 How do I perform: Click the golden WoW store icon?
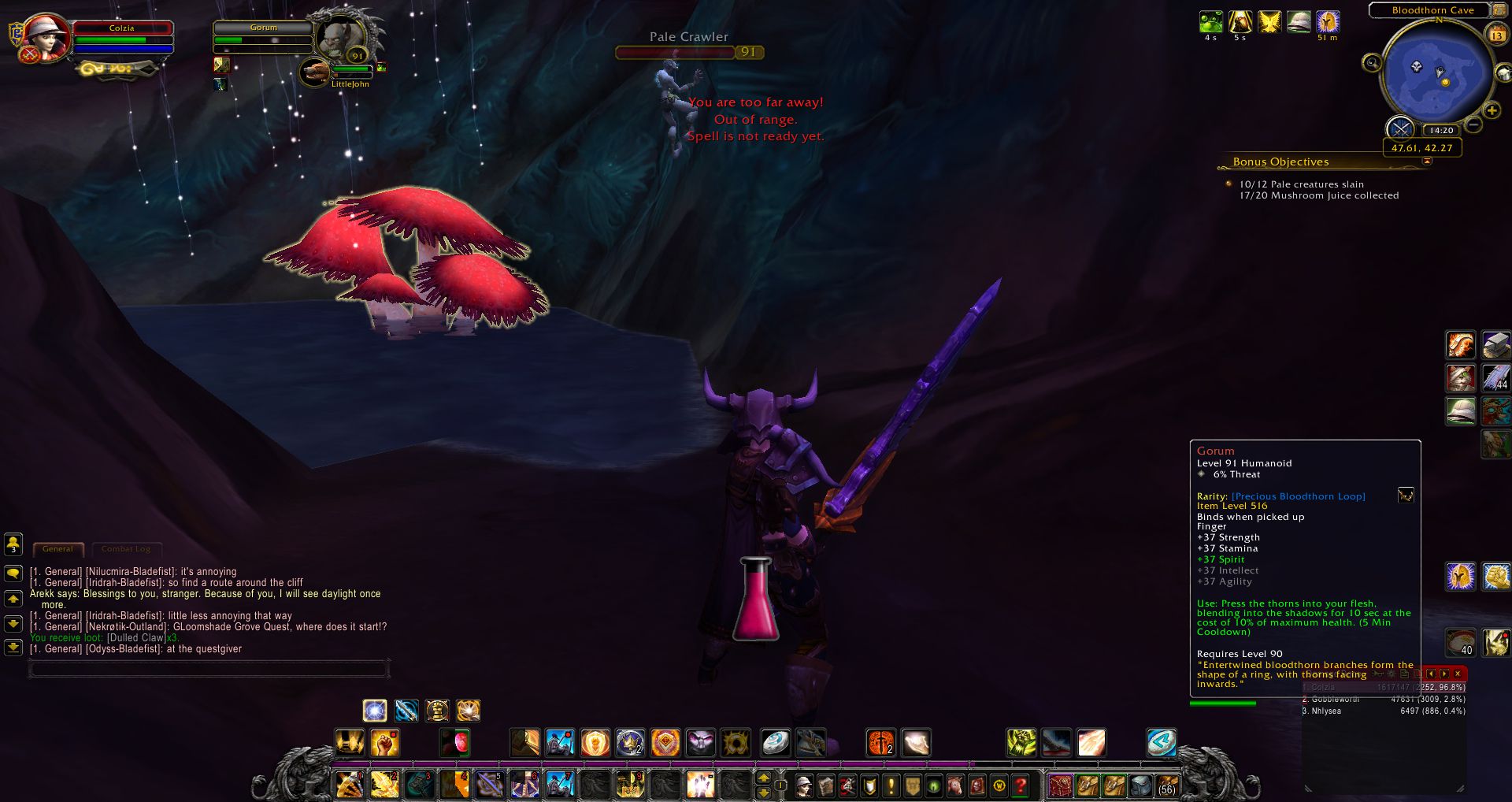(1000, 785)
